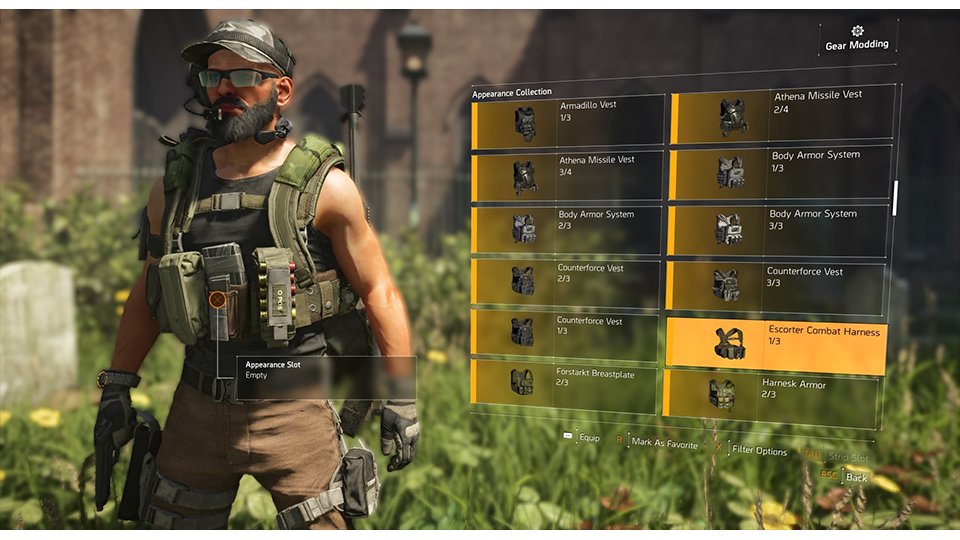960x540 pixels.
Task: Click the orange appearance slot marker on vest
Action: pos(217,299)
